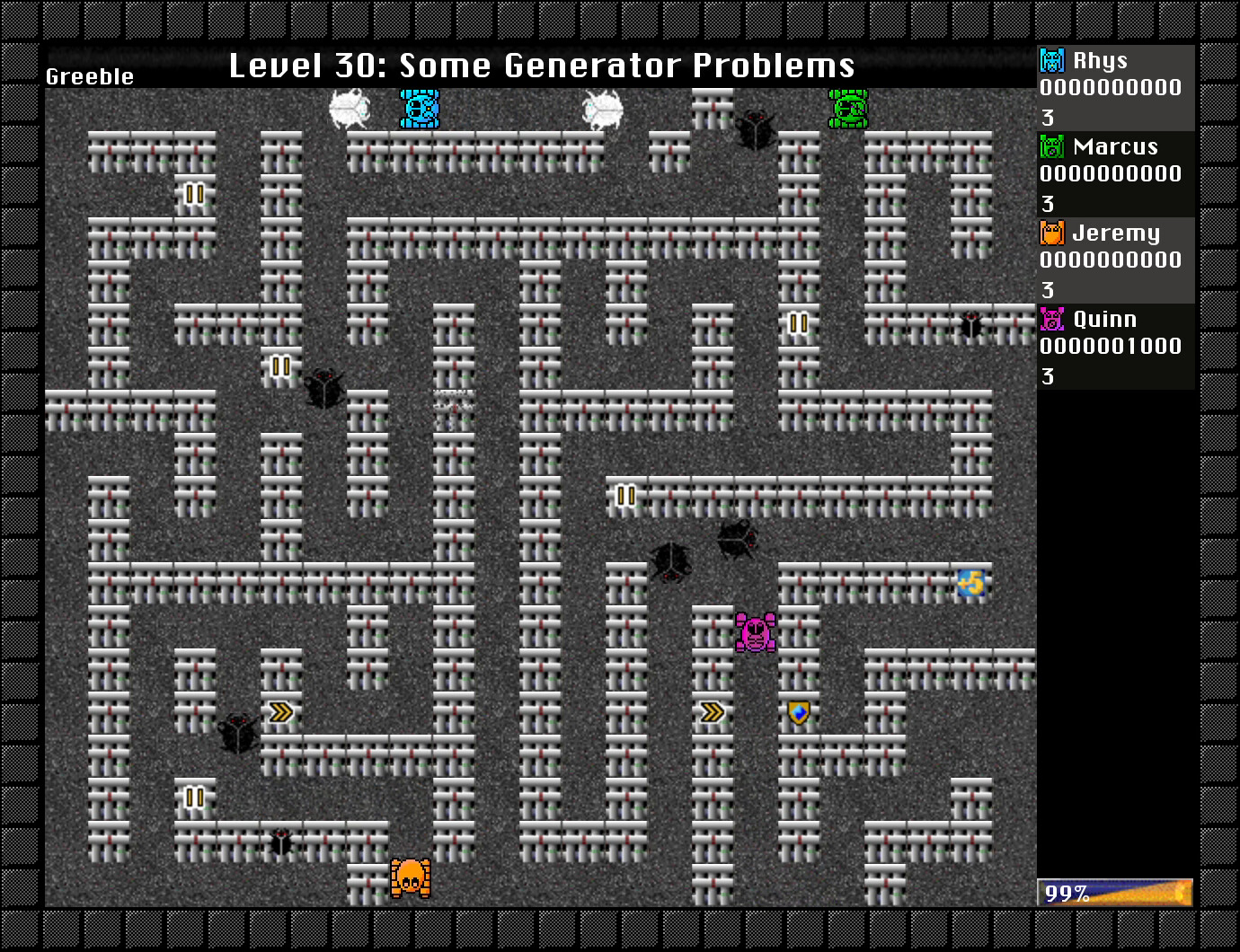Toggle the pause pickup in the maze center
This screenshot has height=952, width=1240.
[x=625, y=495]
